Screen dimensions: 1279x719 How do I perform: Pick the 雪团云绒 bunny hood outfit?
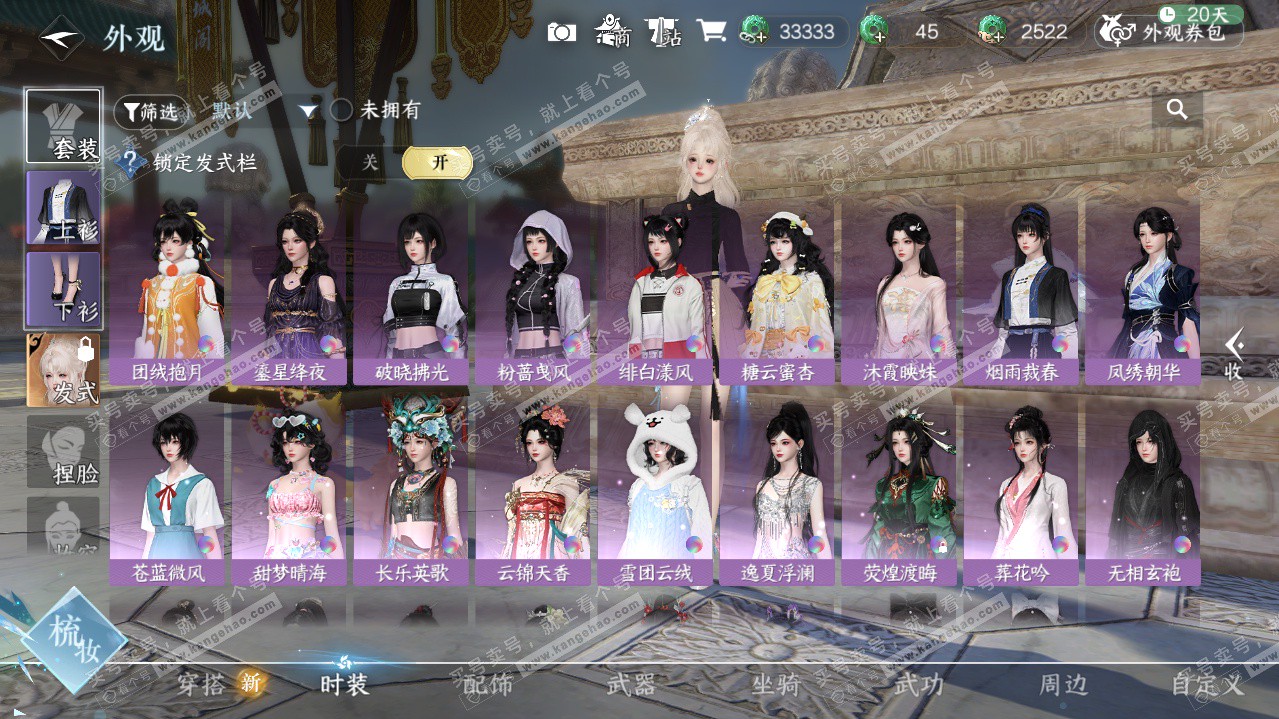(655, 490)
